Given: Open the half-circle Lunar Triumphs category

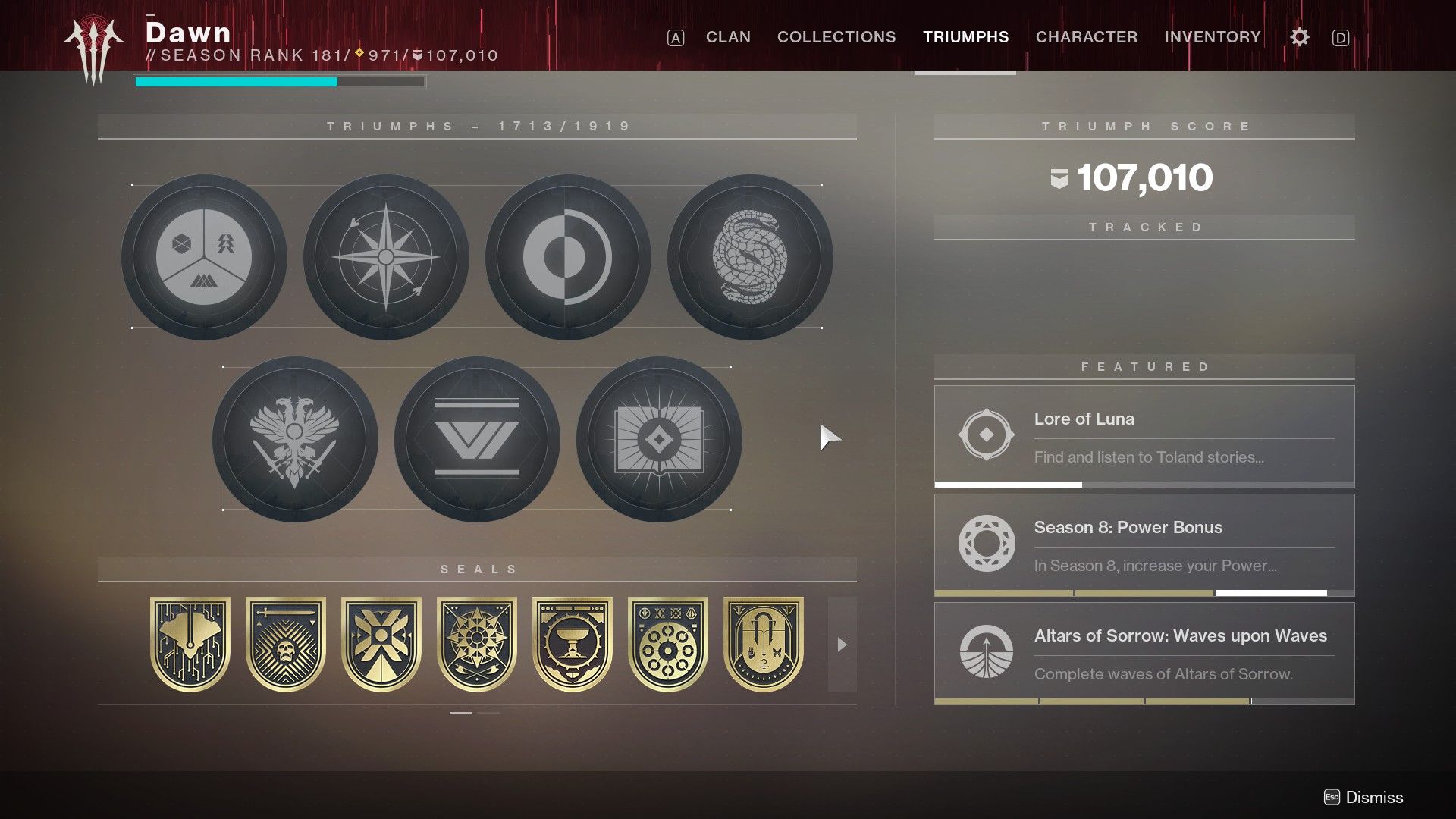Looking at the screenshot, I should point(567,258).
